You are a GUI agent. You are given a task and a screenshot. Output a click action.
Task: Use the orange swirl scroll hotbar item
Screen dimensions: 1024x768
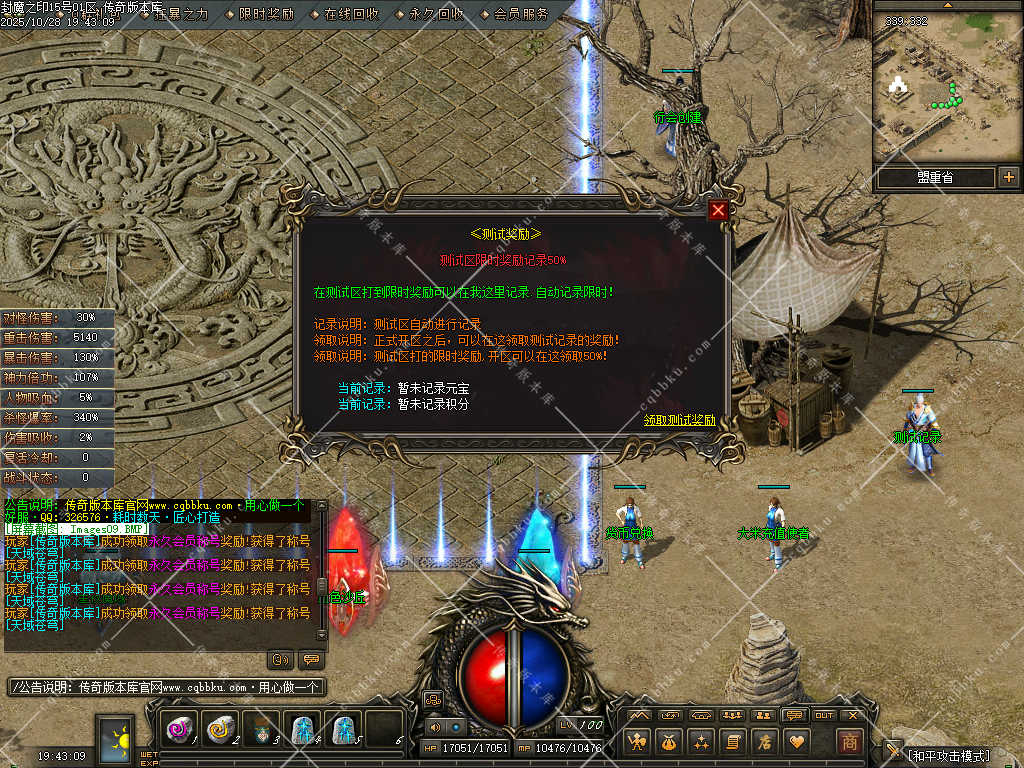click(219, 730)
